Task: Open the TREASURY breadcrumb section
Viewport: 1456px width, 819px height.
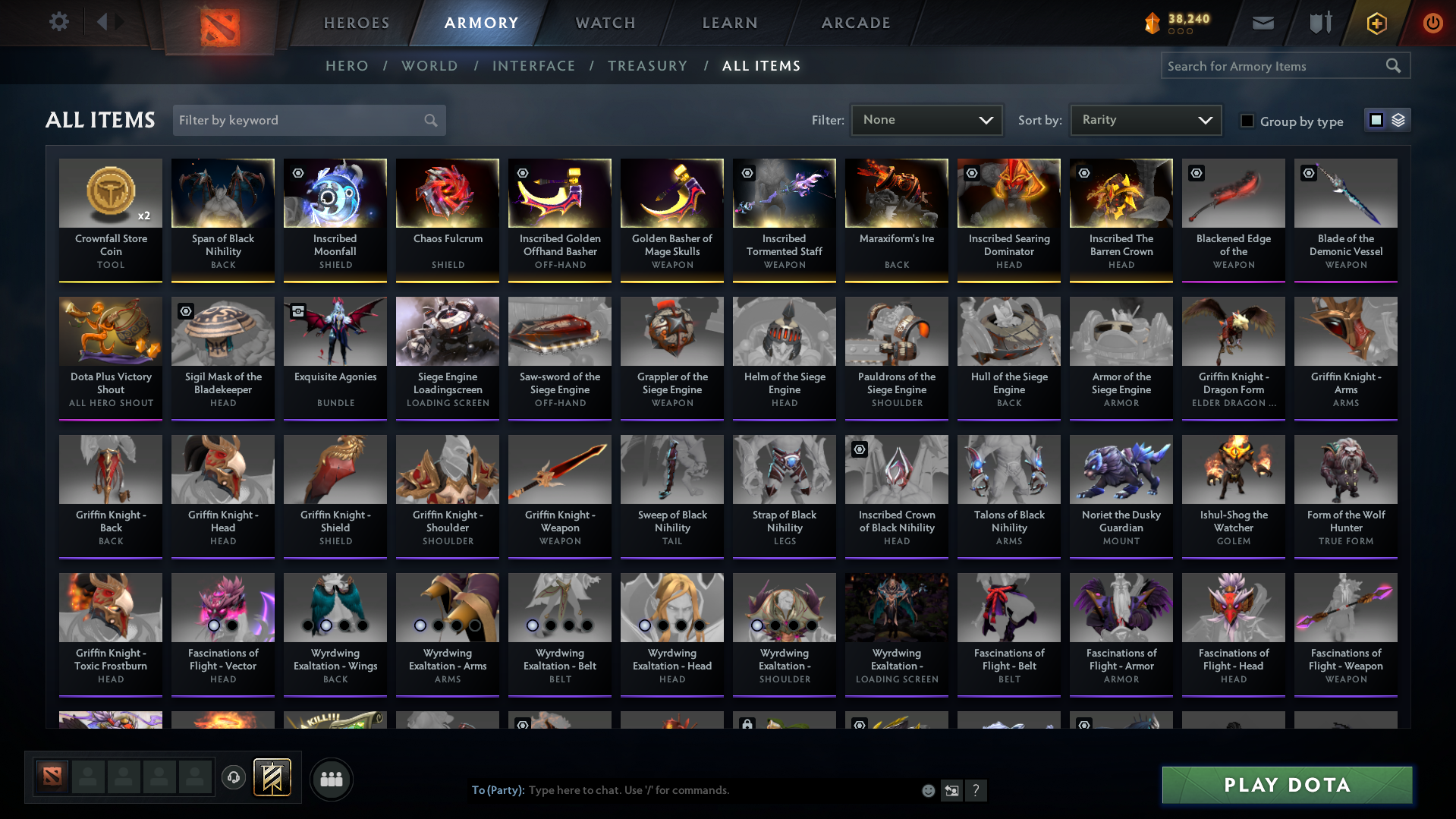Action: [x=647, y=66]
